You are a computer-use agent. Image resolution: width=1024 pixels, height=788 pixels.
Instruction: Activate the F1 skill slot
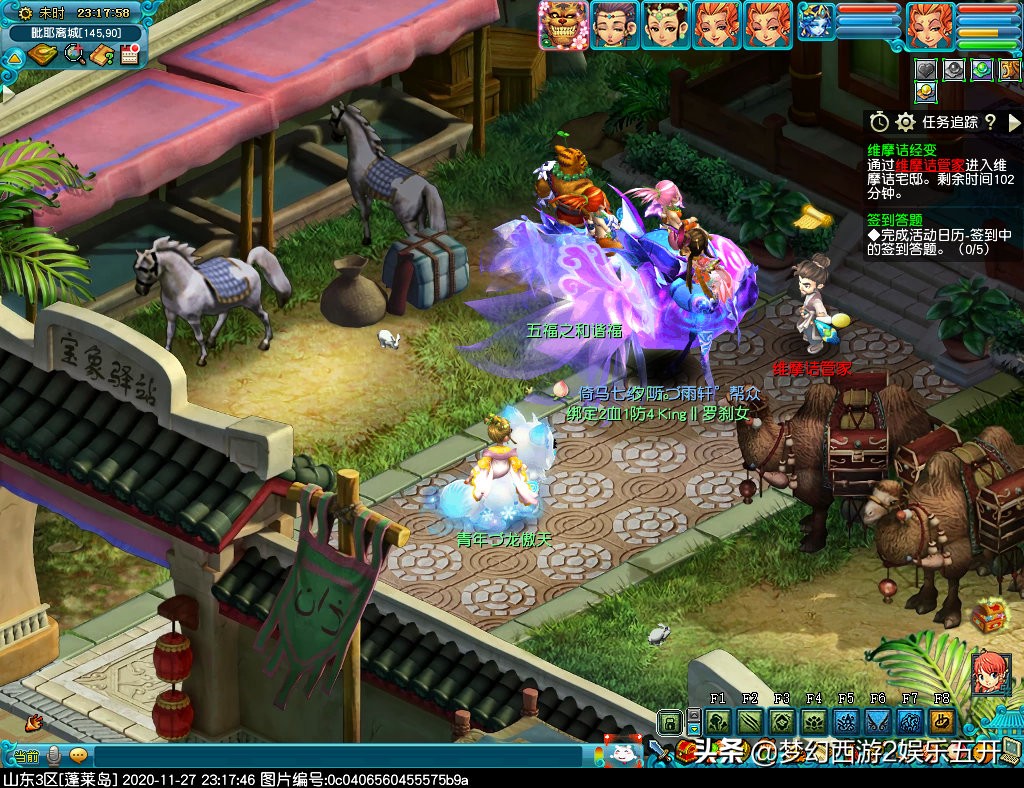[x=717, y=722]
